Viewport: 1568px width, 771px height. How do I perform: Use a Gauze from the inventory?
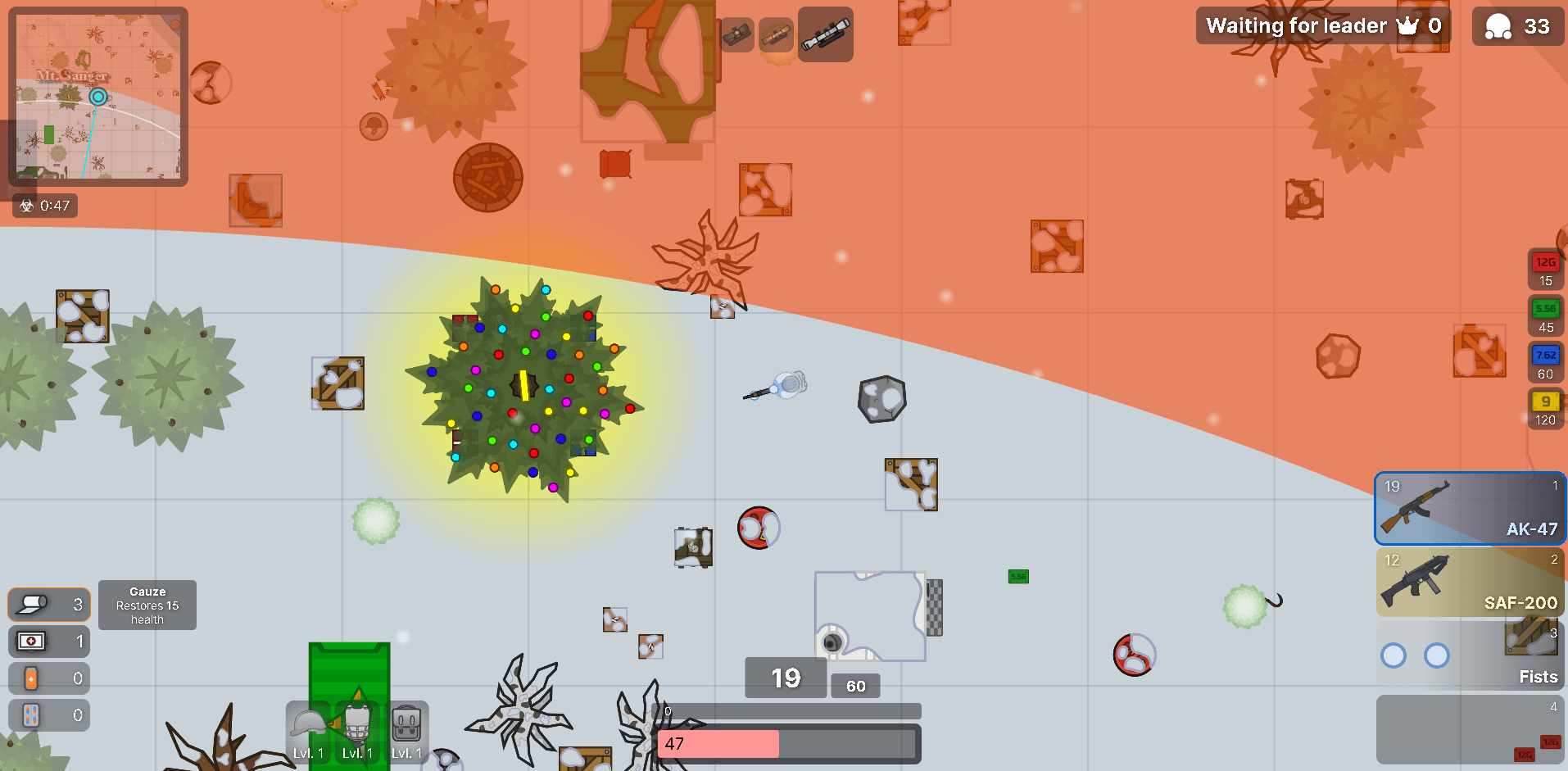(48, 605)
